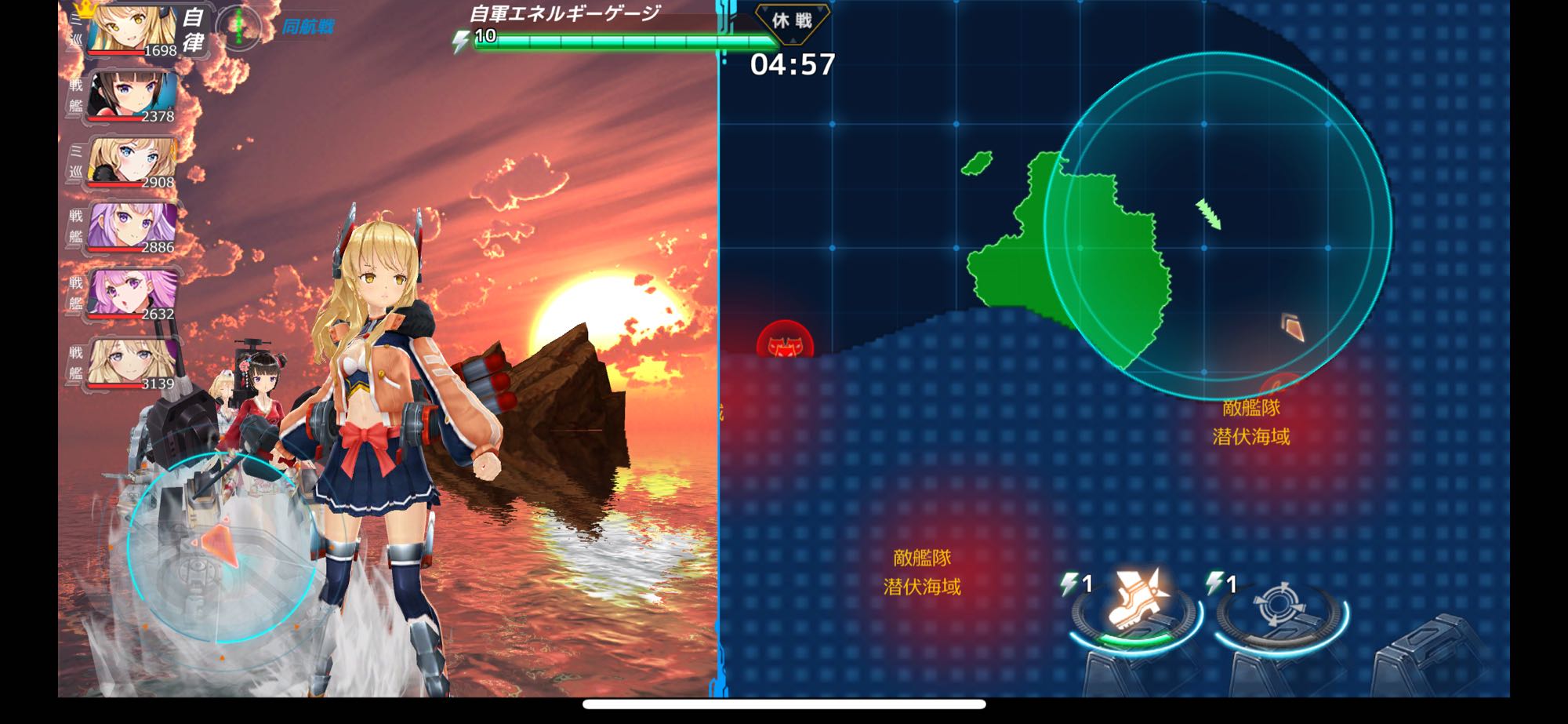Toggle the 自律 autonomous mode button

[x=192, y=30]
